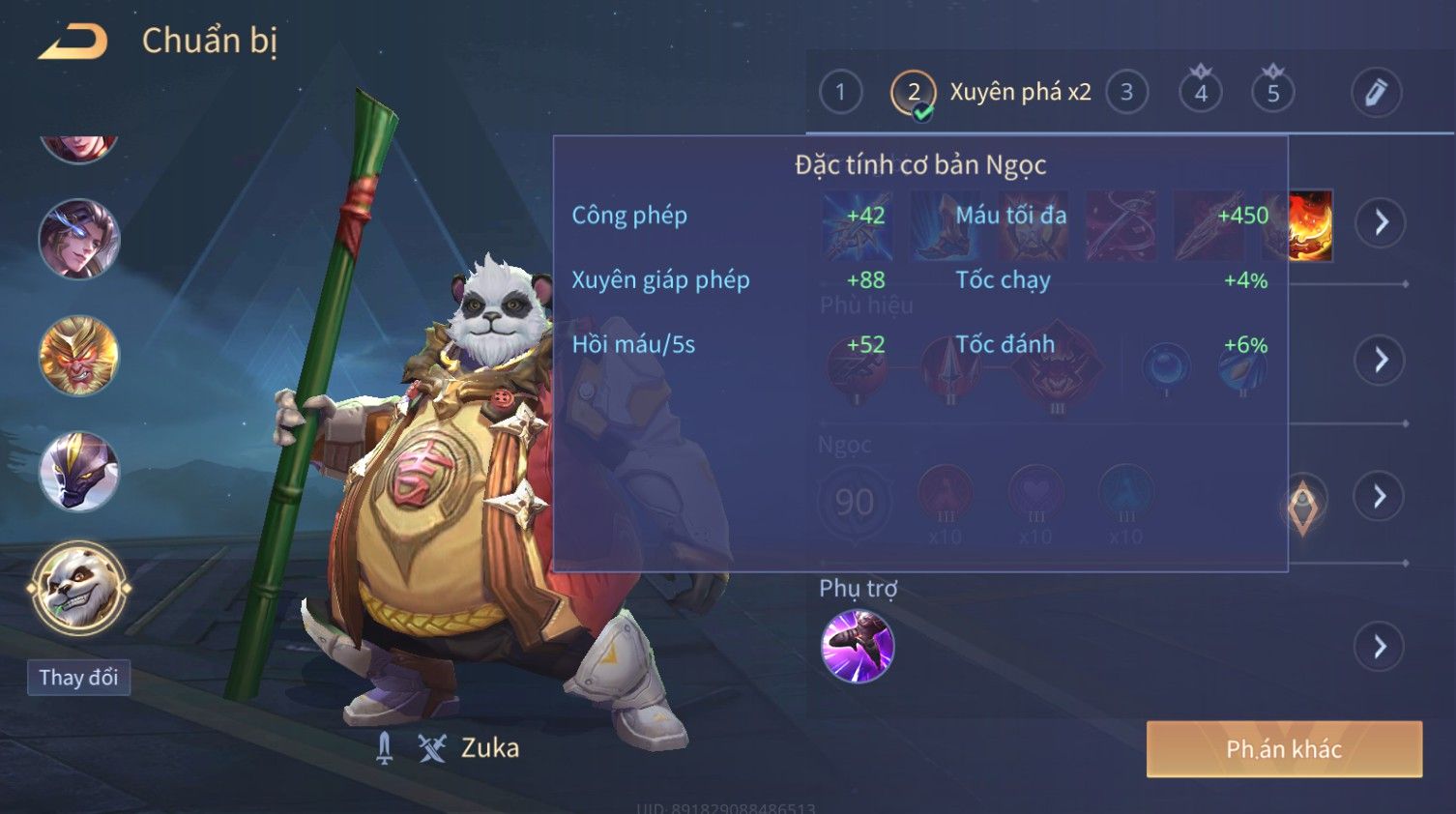Click the Phản khắc button

tap(1284, 749)
